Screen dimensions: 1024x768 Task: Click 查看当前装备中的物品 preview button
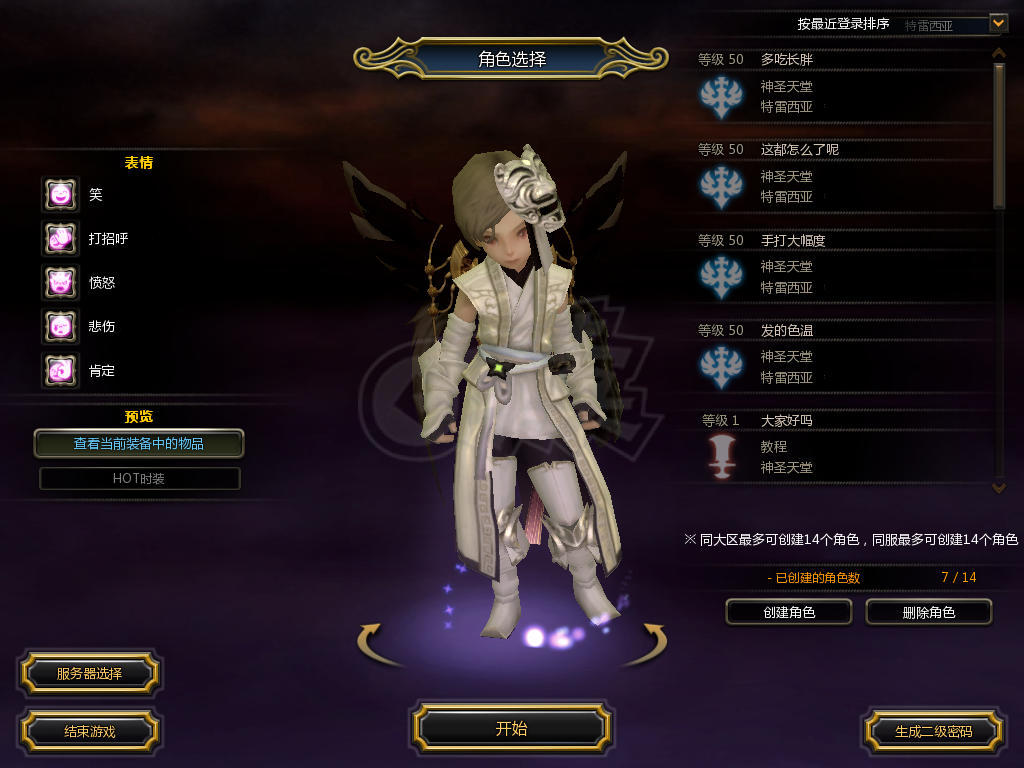point(139,443)
